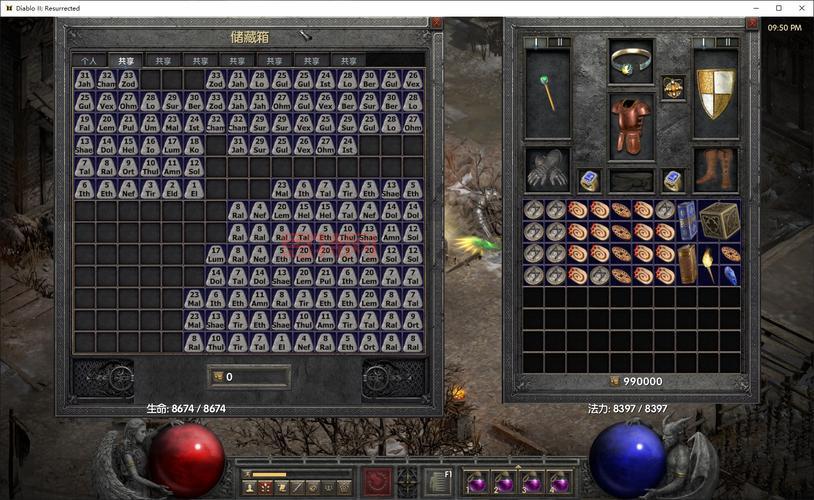This screenshot has width=814, height=500.
Task: Select the equipped boots
Action: (x=715, y=170)
